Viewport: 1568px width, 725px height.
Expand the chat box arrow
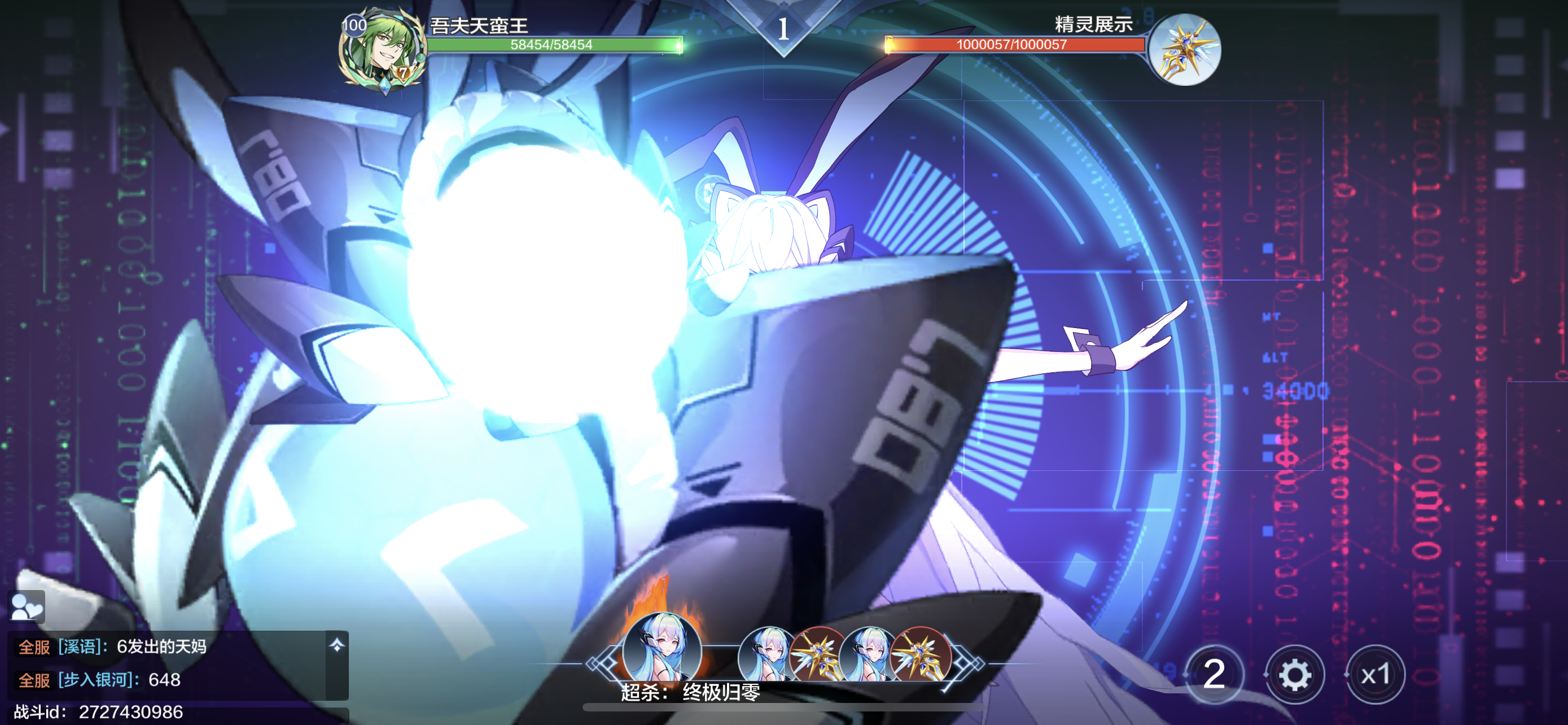[336, 645]
